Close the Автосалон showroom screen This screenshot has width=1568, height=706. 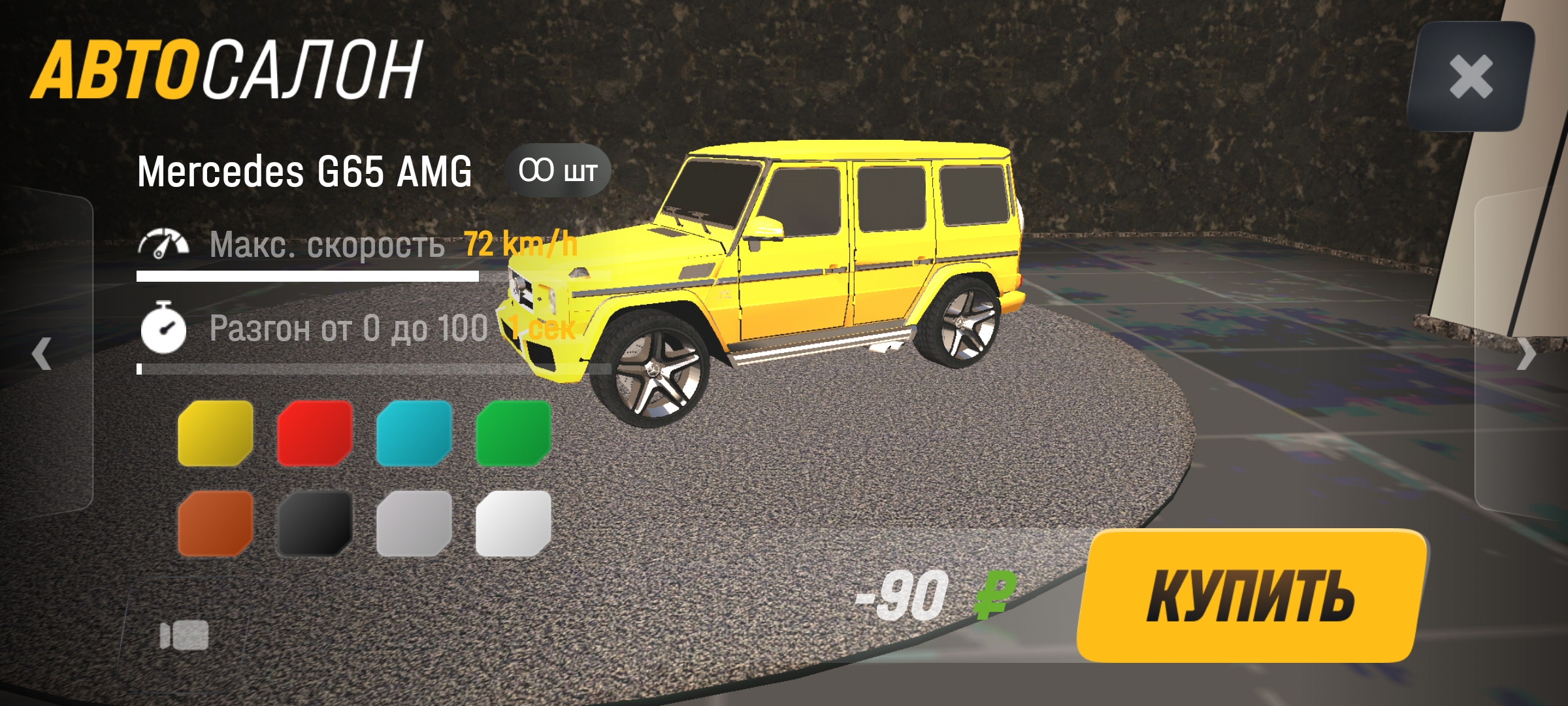[1471, 76]
